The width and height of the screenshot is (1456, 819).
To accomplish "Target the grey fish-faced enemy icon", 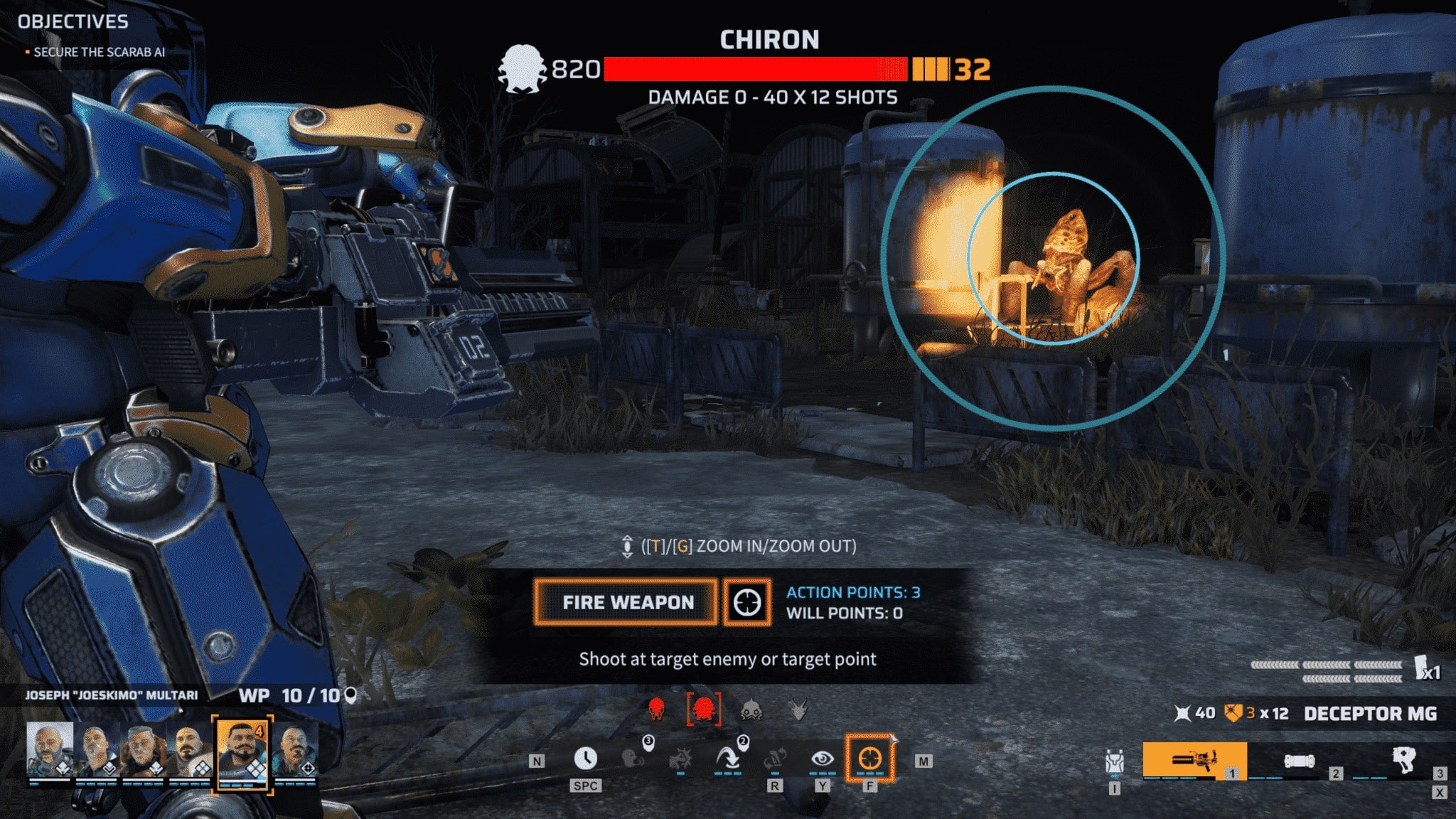I will click(x=751, y=709).
